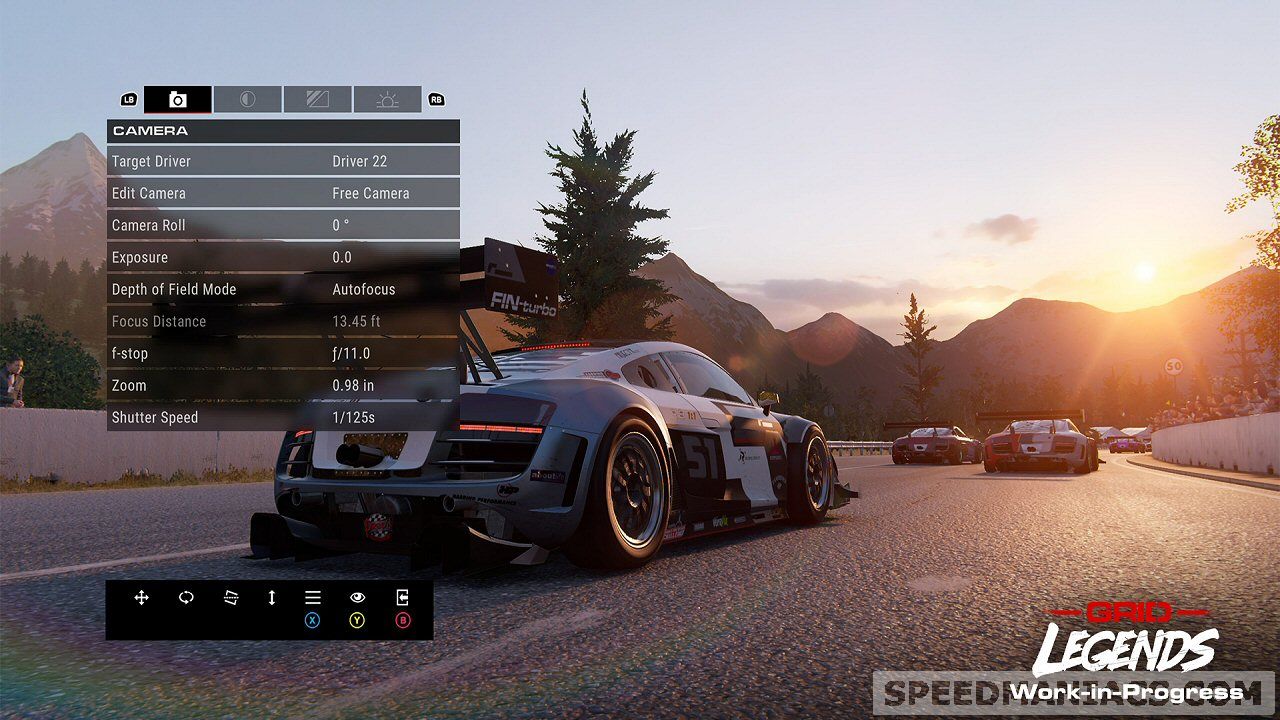Select the f-stop setting row

click(283, 353)
